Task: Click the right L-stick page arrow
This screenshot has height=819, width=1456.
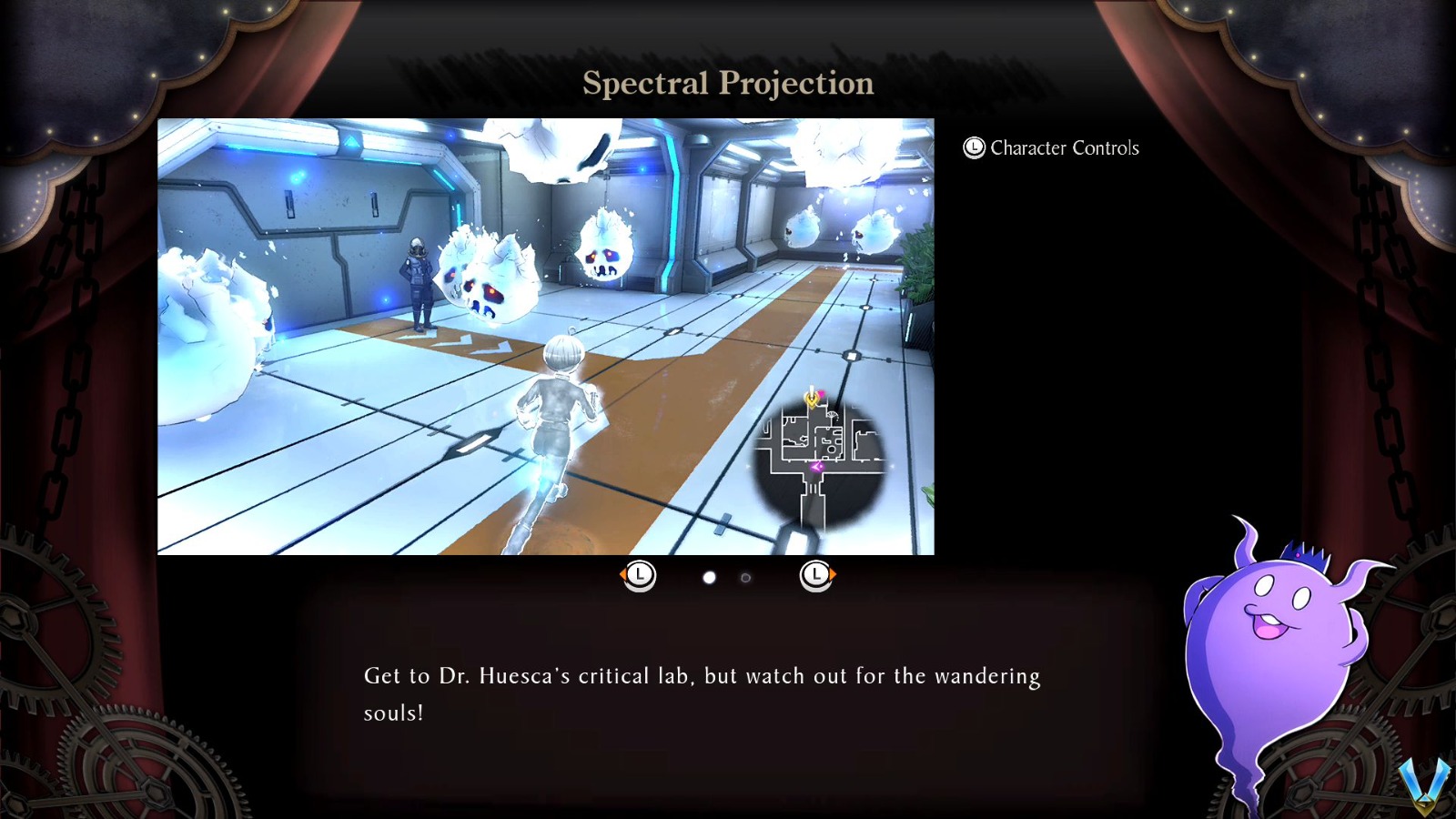Action: (x=816, y=575)
